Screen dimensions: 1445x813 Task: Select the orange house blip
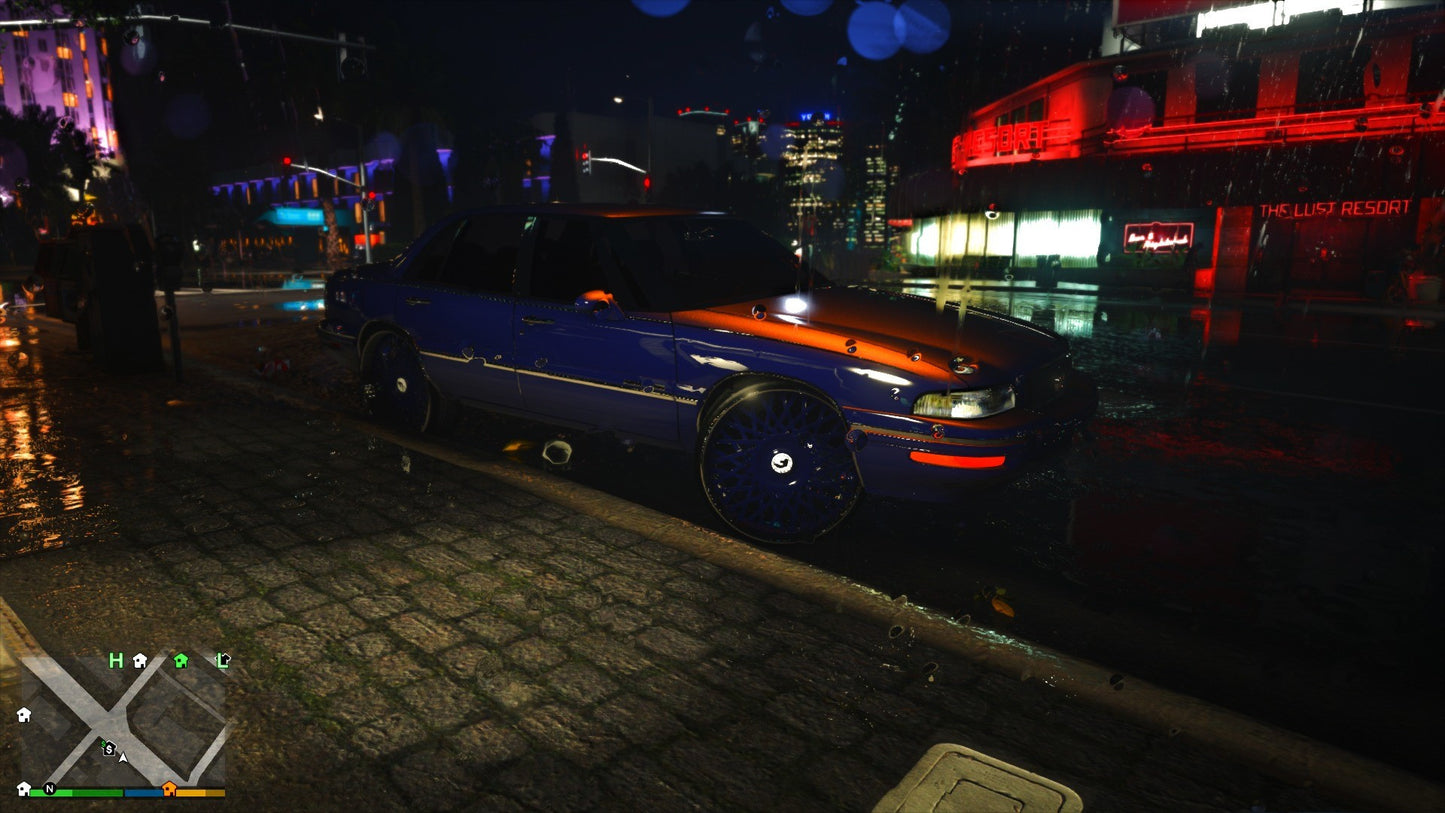point(169,789)
